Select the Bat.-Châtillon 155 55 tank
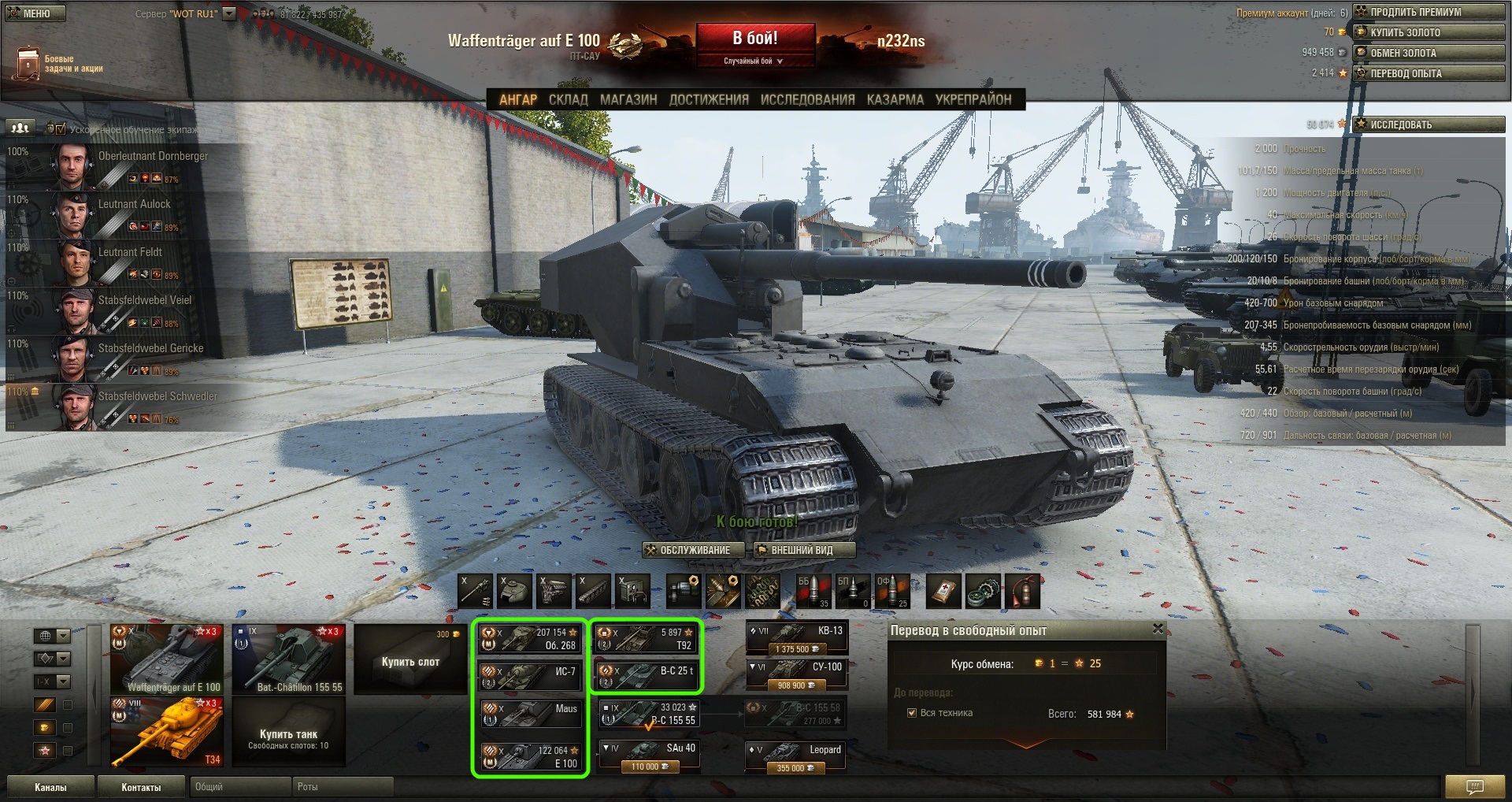The height and width of the screenshot is (802, 1512). [x=289, y=659]
